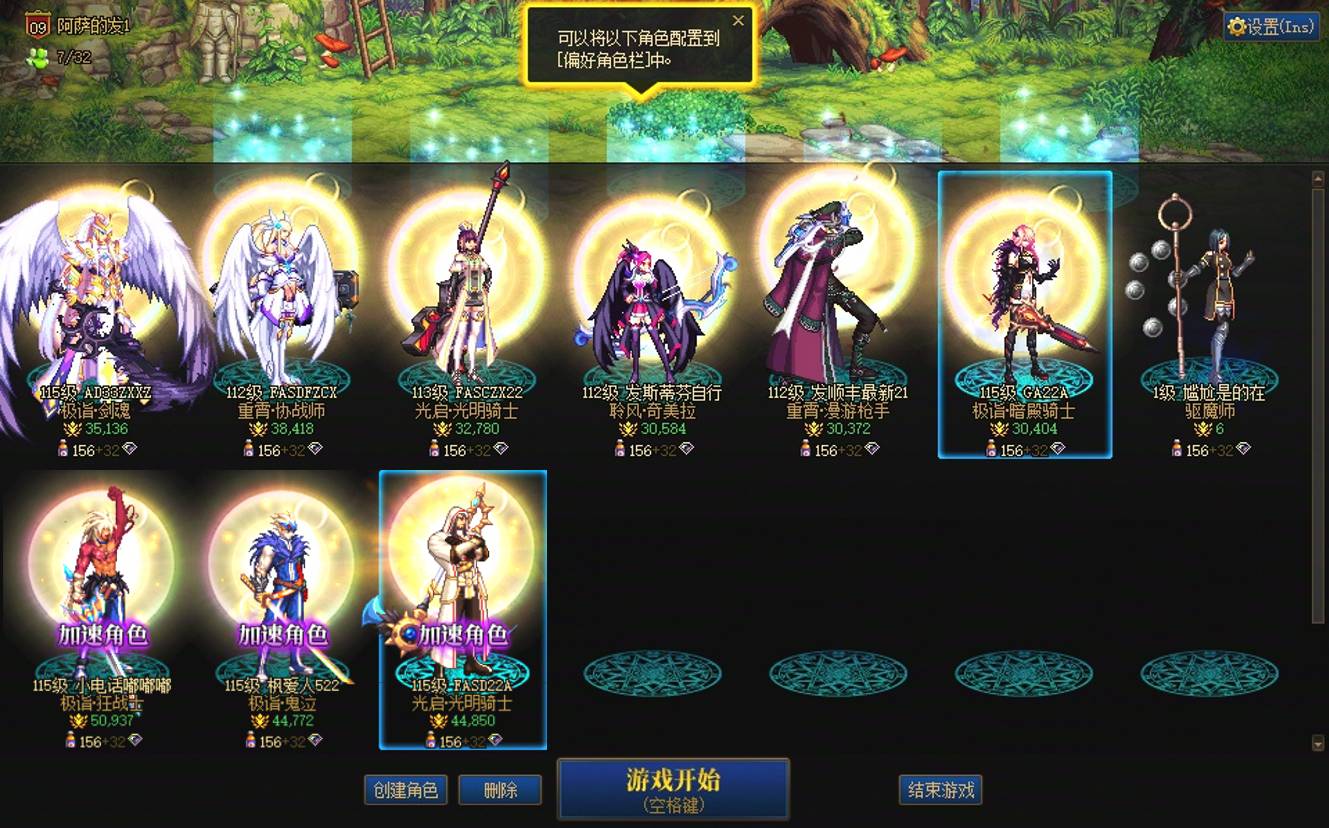Image resolution: width=1329 pixels, height=828 pixels.
Task: Click the 删除 delete button
Action: pos(500,789)
